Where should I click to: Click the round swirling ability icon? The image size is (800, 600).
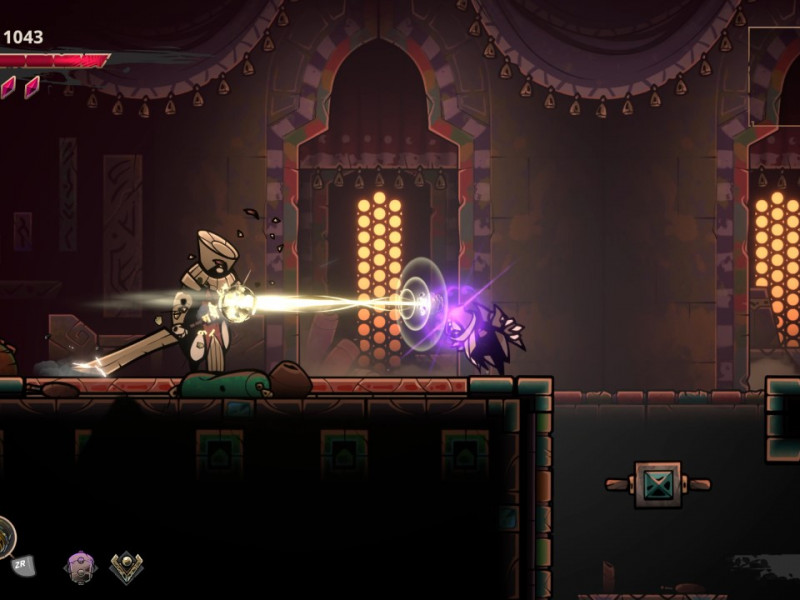tap(4, 537)
